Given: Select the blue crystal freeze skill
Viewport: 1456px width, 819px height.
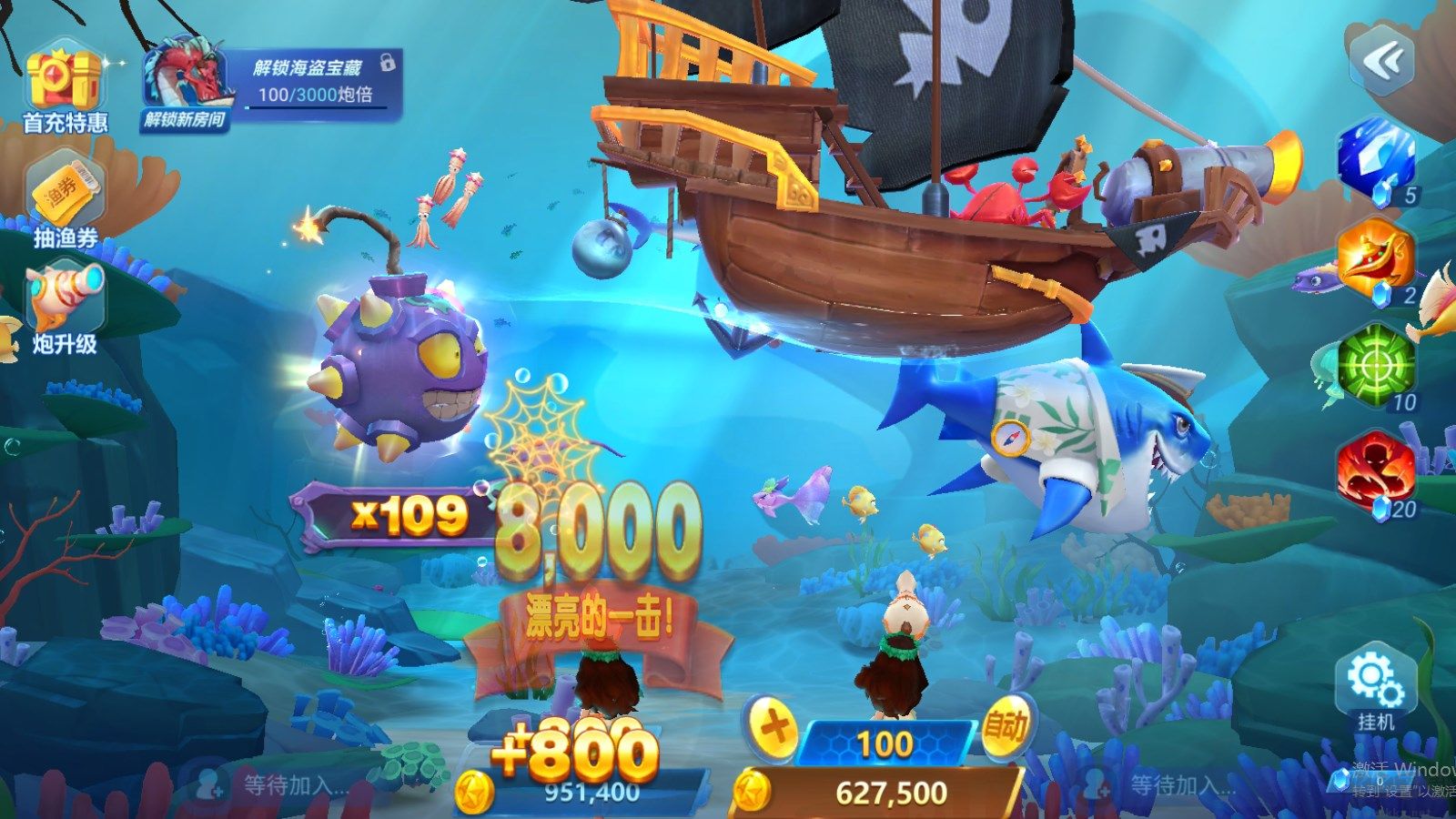Looking at the screenshot, I should [x=1370, y=164].
